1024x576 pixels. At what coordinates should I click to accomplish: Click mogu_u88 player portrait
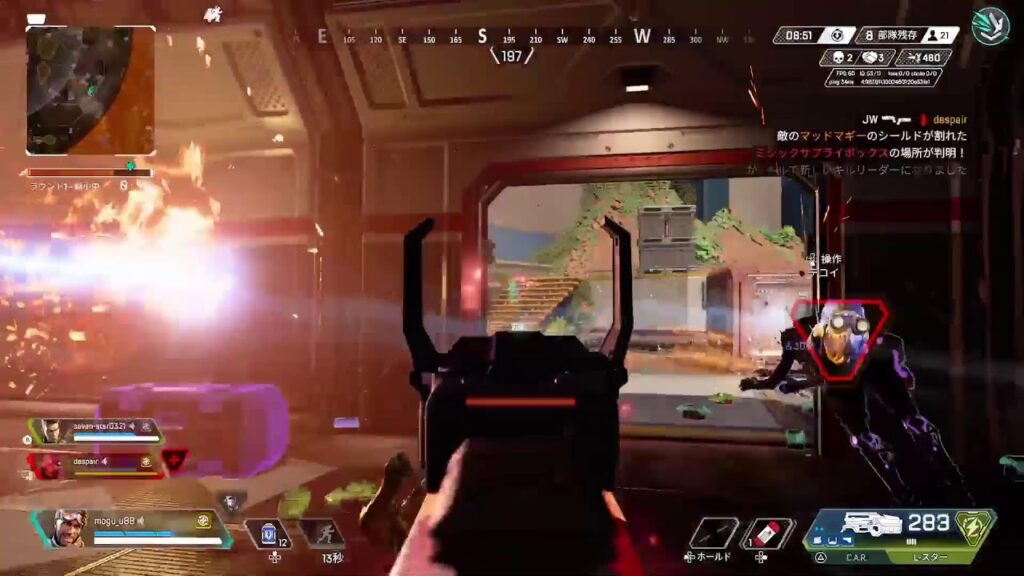point(68,528)
